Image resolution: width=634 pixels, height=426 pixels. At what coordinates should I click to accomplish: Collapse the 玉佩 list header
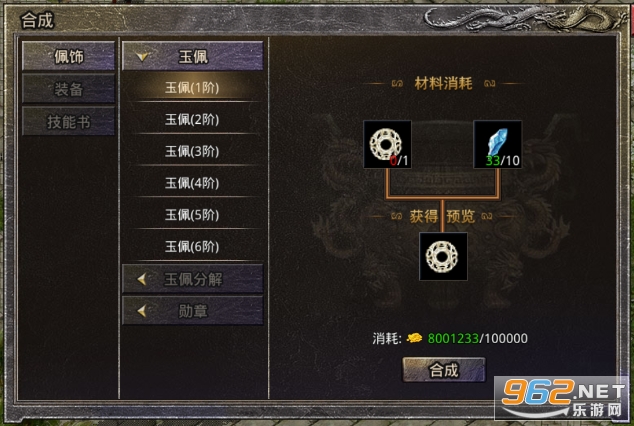coord(192,56)
